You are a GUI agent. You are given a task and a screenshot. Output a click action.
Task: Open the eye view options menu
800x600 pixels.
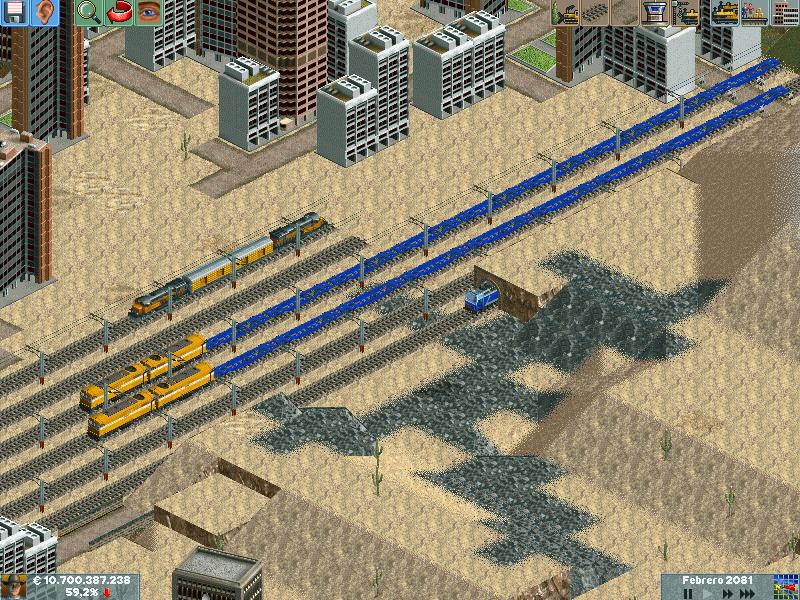click(x=148, y=13)
